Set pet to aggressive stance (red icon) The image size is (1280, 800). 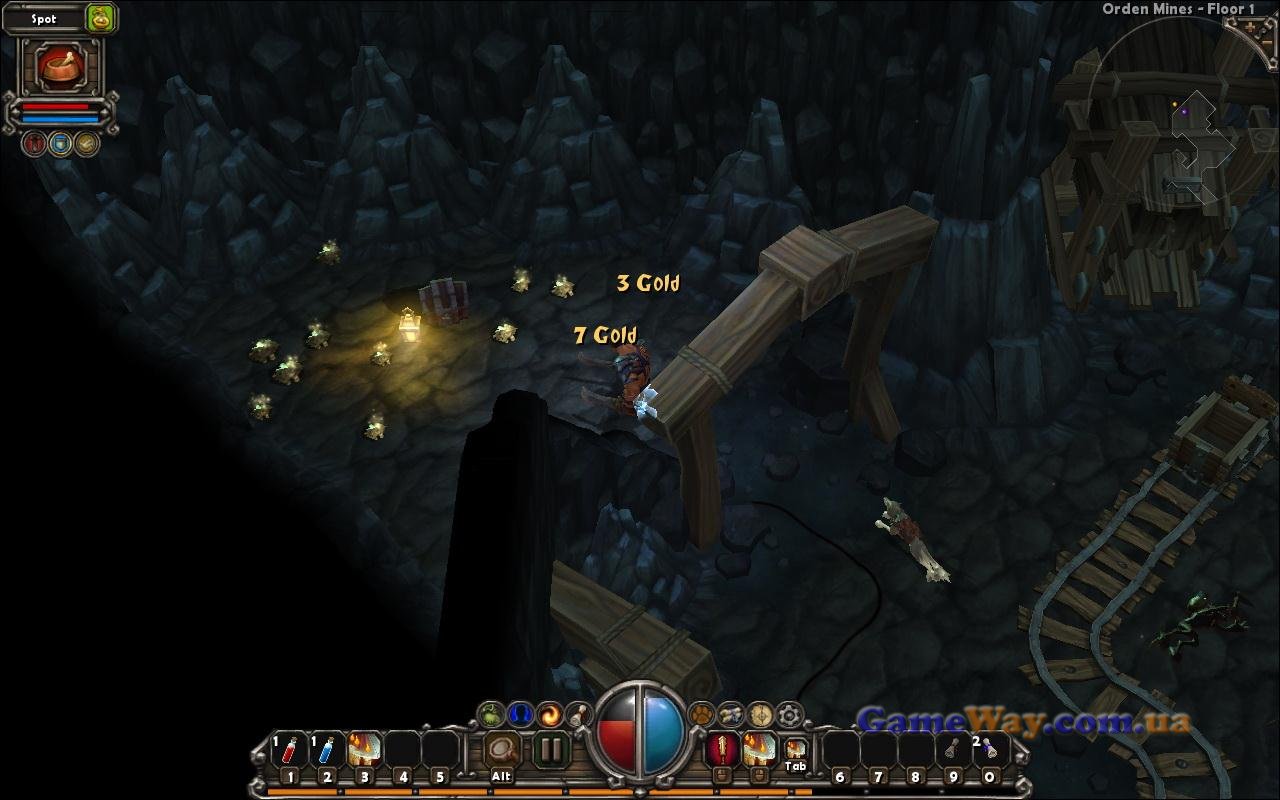click(x=35, y=144)
